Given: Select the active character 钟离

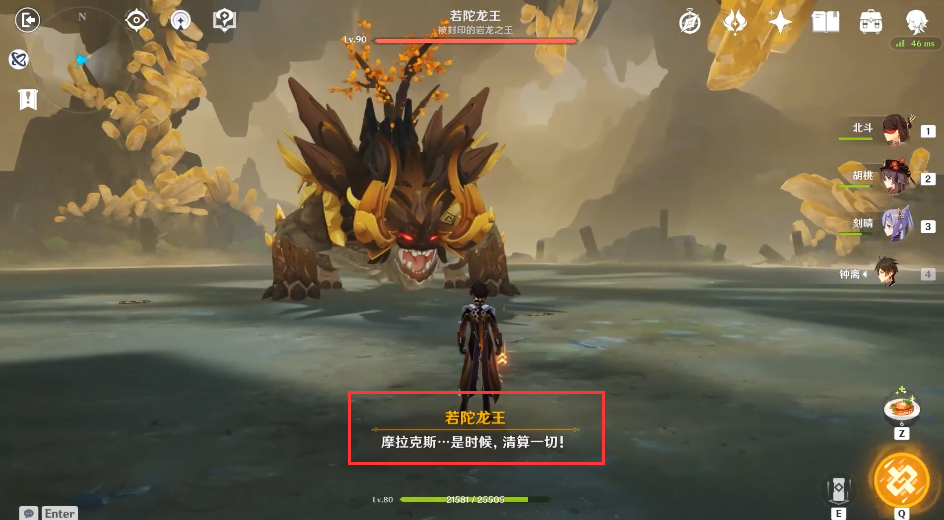Looking at the screenshot, I should point(886,272).
